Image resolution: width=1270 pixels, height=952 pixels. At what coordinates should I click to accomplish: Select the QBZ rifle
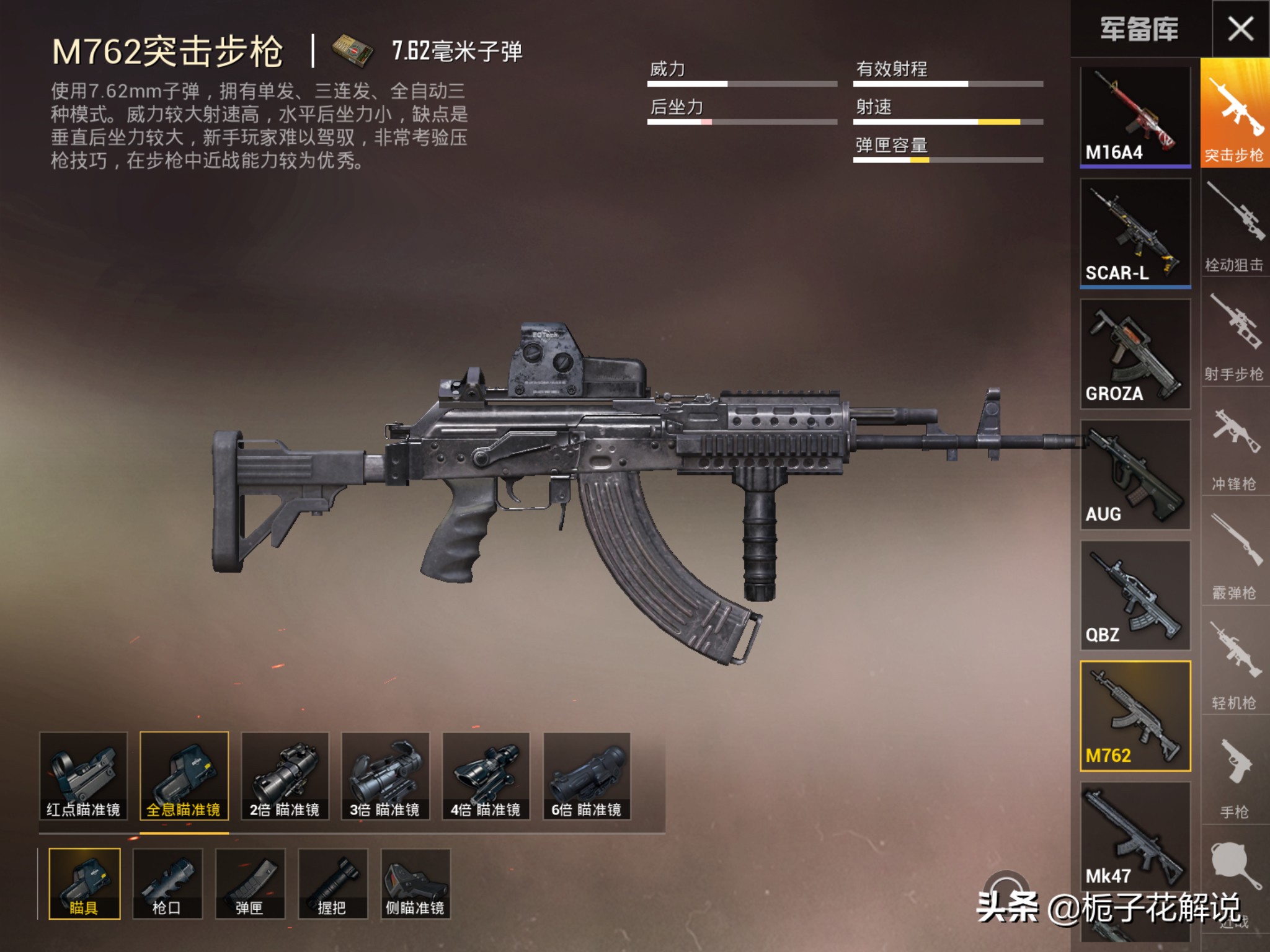(x=1135, y=595)
